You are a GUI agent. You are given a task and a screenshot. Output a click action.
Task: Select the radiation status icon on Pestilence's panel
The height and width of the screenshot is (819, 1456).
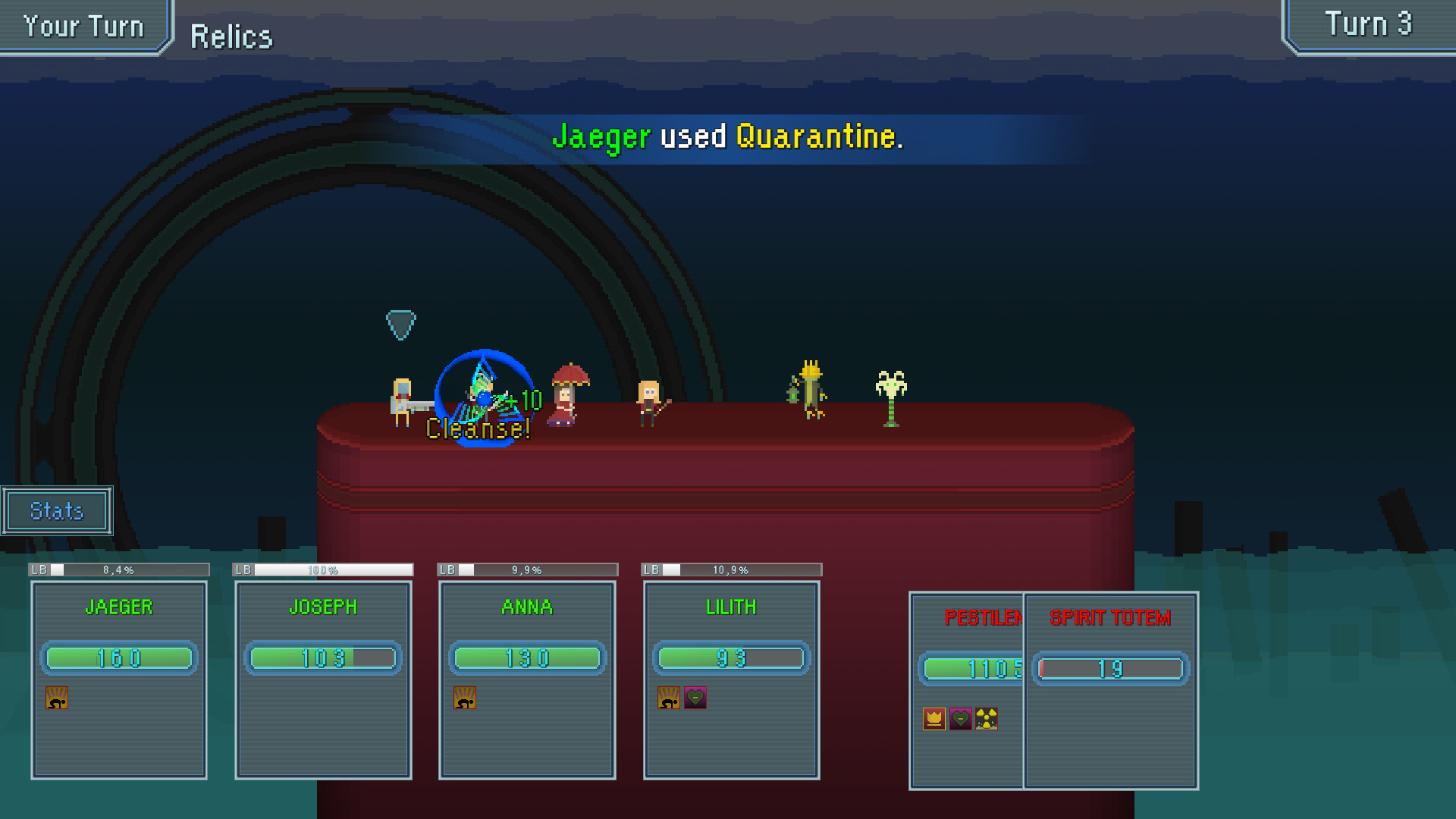pyautogui.click(x=987, y=719)
